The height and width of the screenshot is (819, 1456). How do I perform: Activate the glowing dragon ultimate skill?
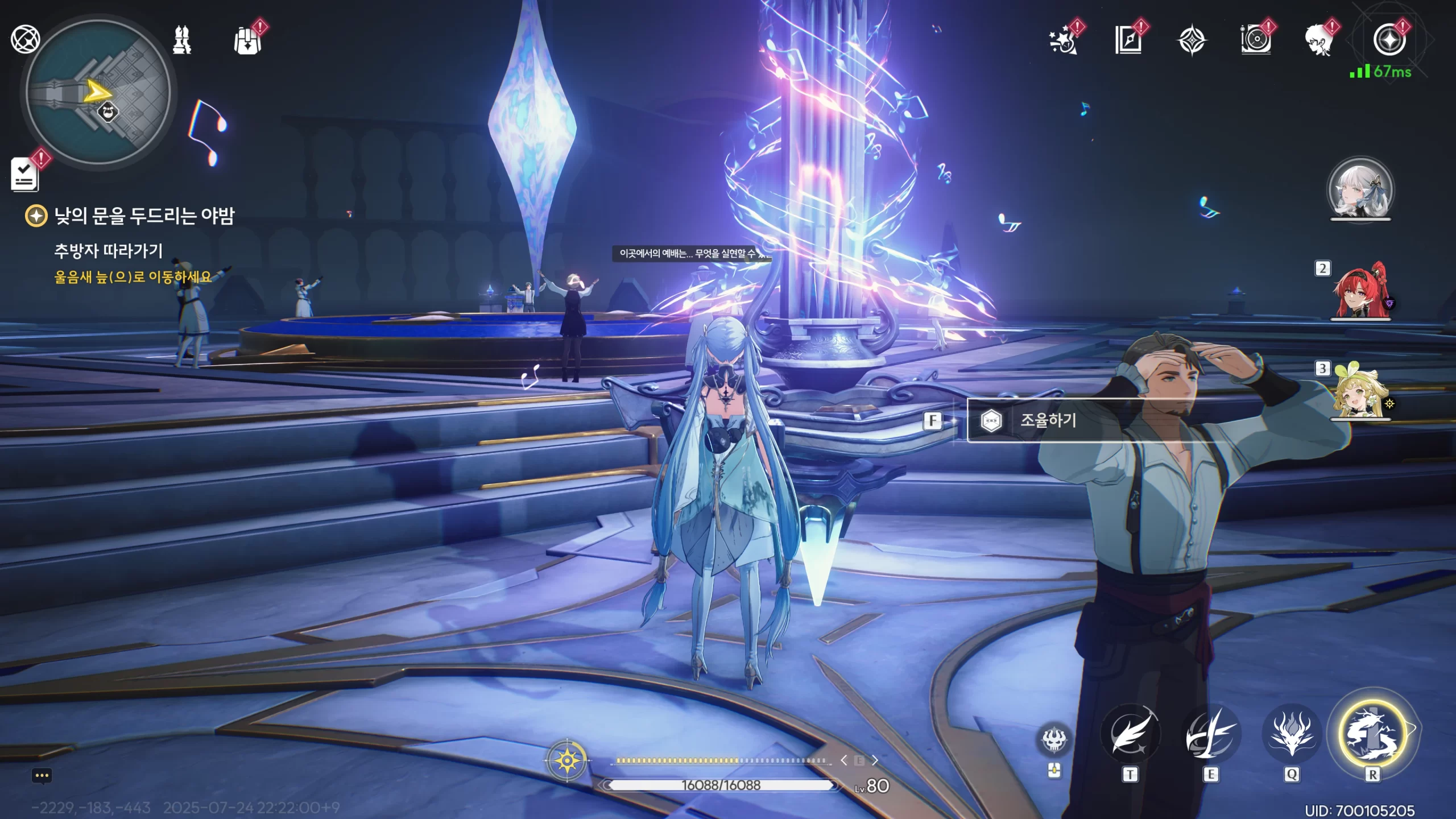[x=1372, y=735]
